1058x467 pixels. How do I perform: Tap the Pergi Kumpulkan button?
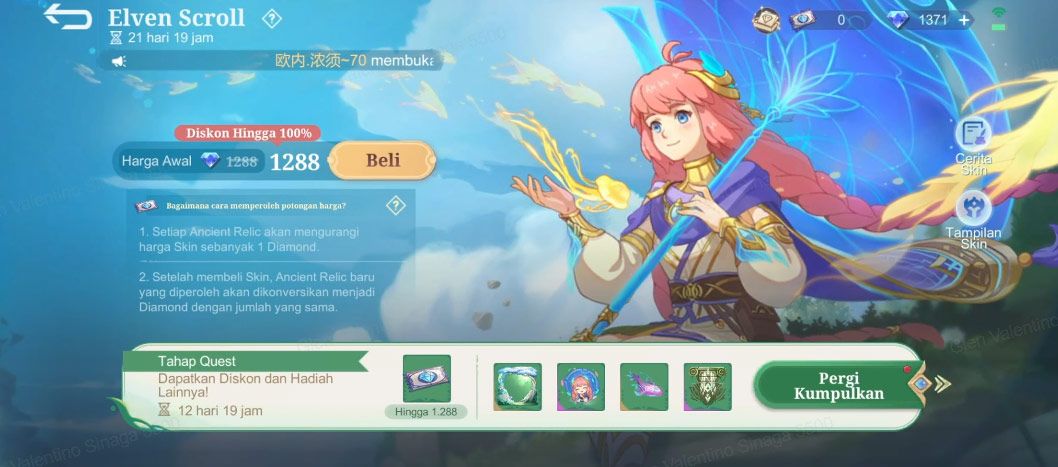click(839, 385)
